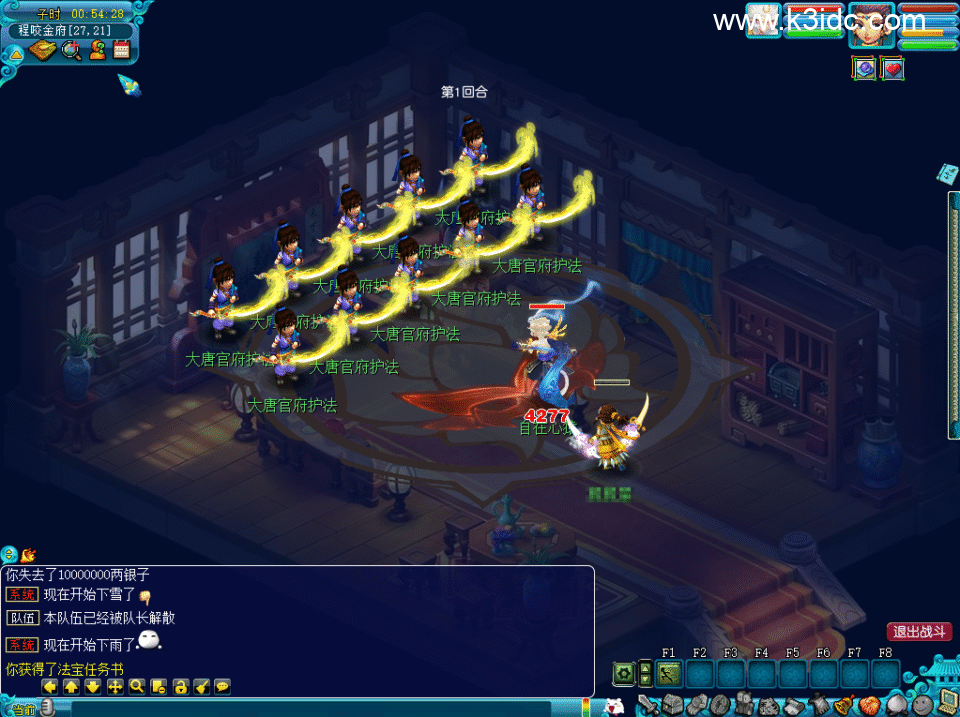Open the world map globe magnifier icon
This screenshot has height=717, width=960.
pos(71,50)
